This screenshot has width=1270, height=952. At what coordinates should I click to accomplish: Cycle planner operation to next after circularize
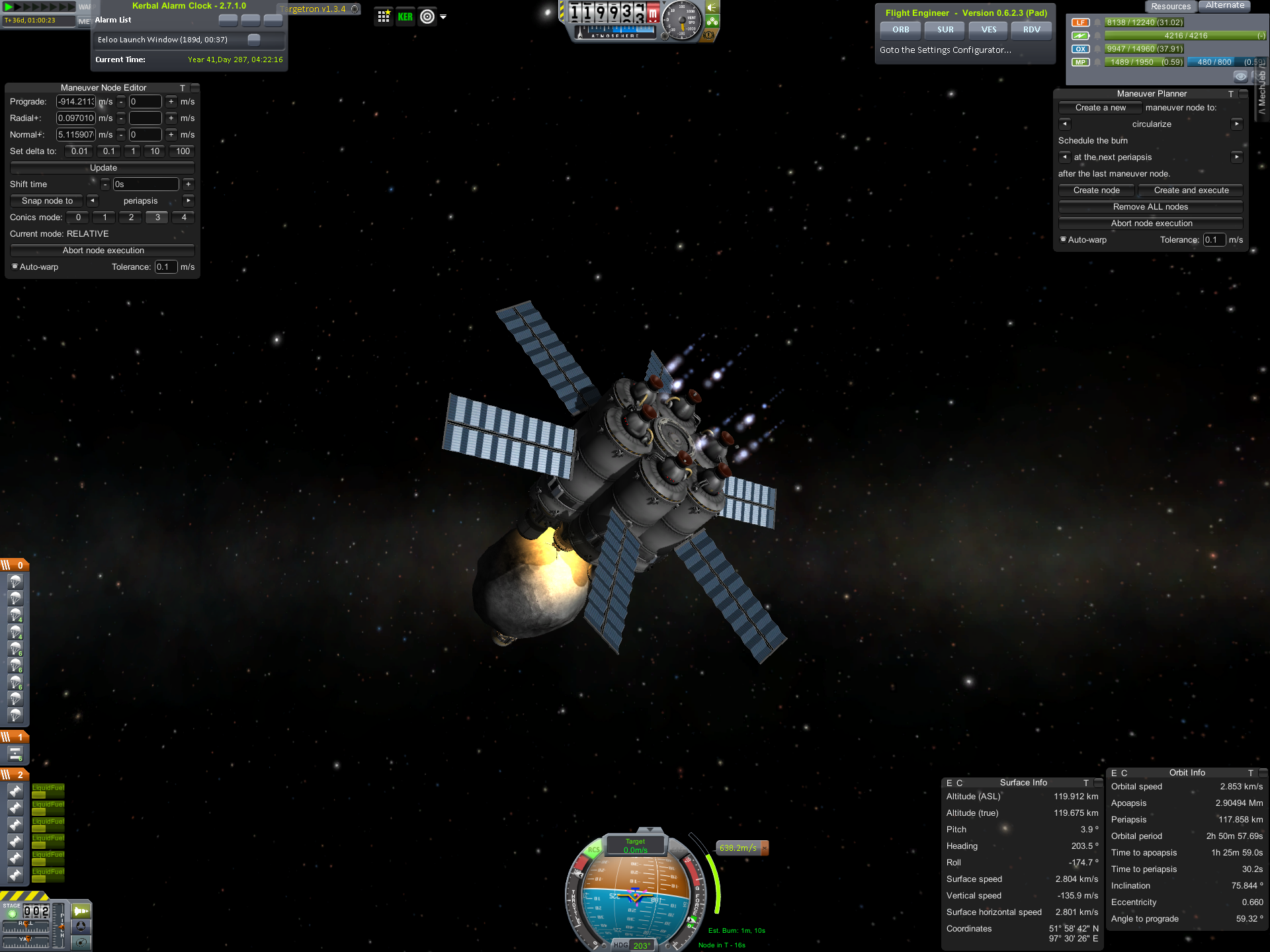click(1236, 124)
